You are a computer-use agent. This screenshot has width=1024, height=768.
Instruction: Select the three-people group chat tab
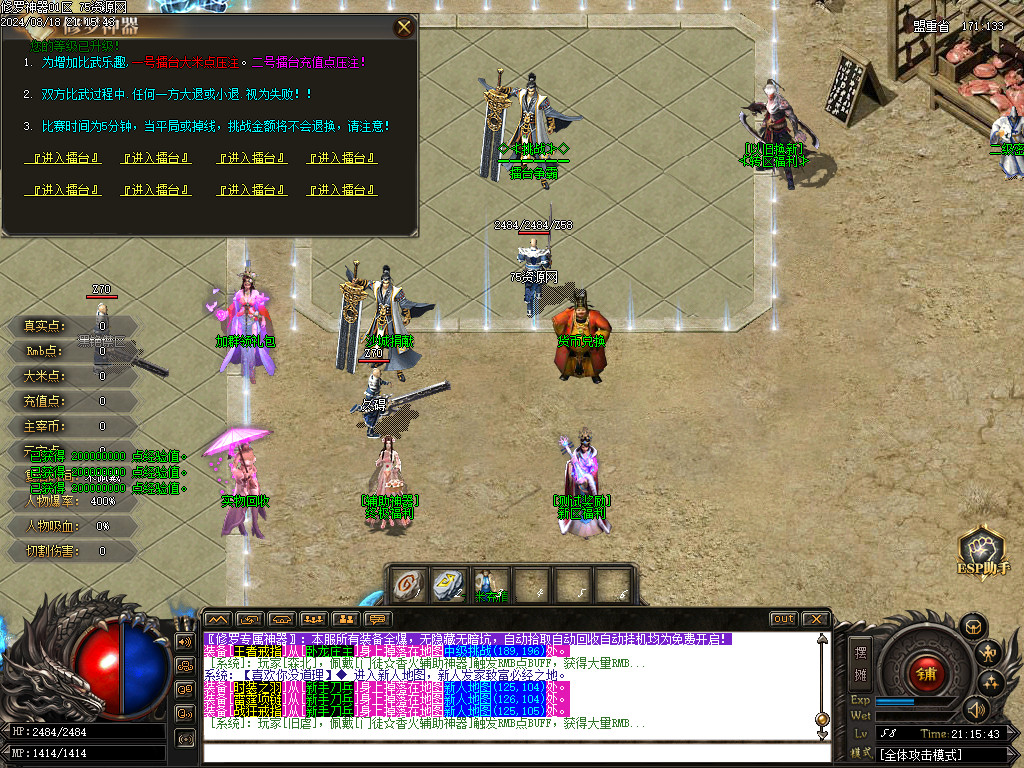click(314, 619)
